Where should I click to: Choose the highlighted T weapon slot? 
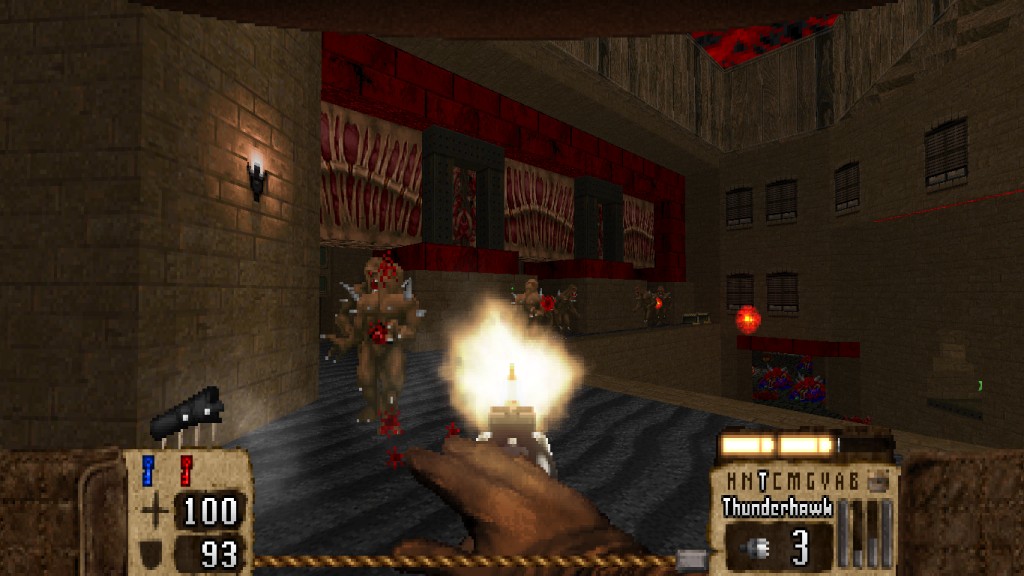pos(763,480)
